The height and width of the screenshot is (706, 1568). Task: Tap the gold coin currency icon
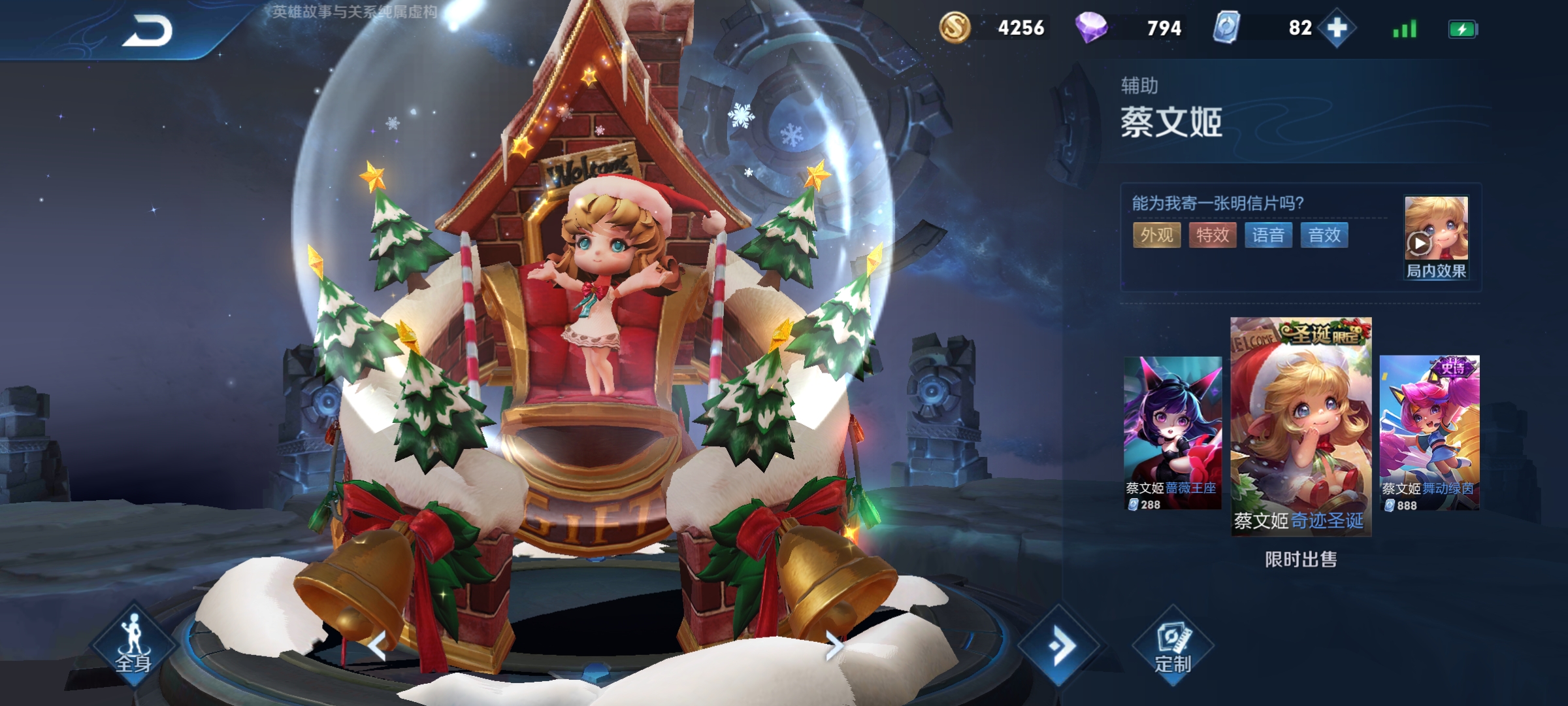tap(955, 28)
